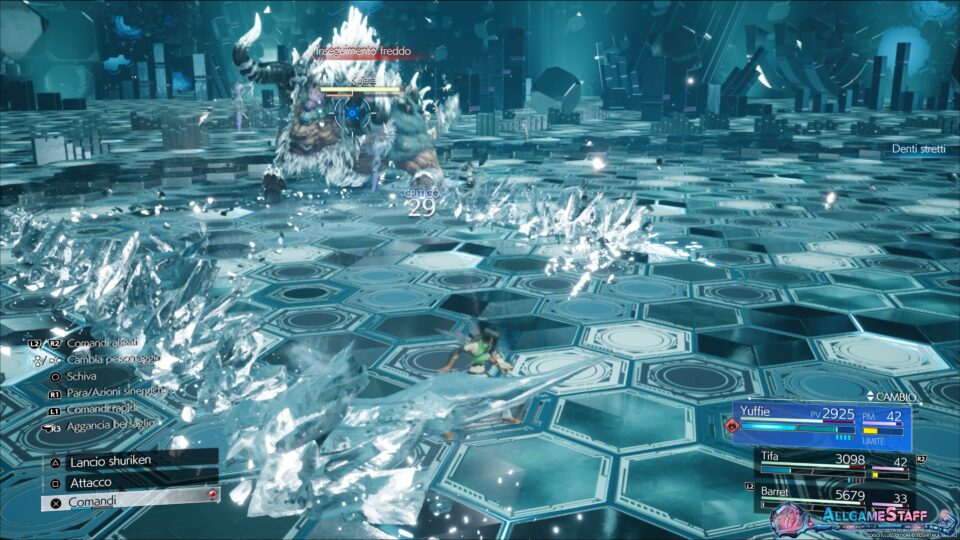Click the AllGameStaff watermark logo
This screenshot has height=540, width=960.
[864, 518]
